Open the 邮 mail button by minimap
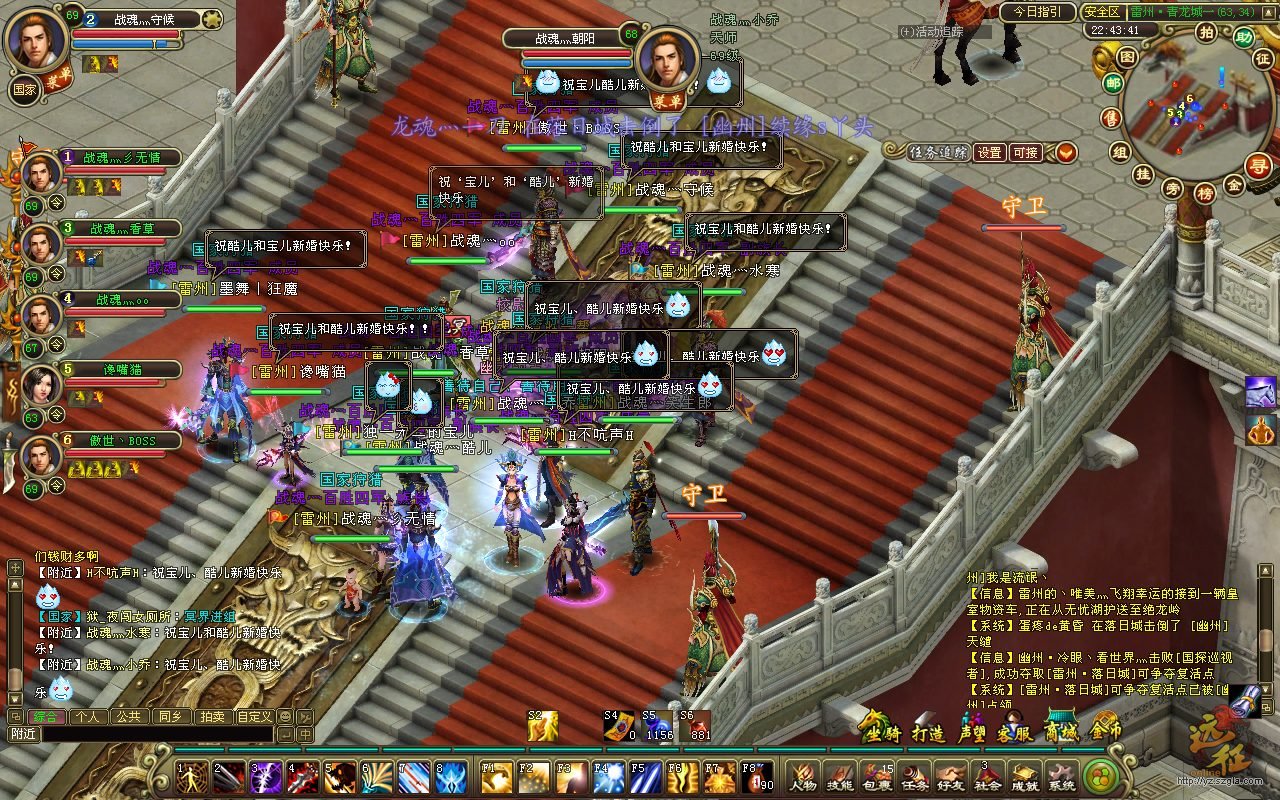This screenshot has width=1280, height=800. click(x=1113, y=84)
